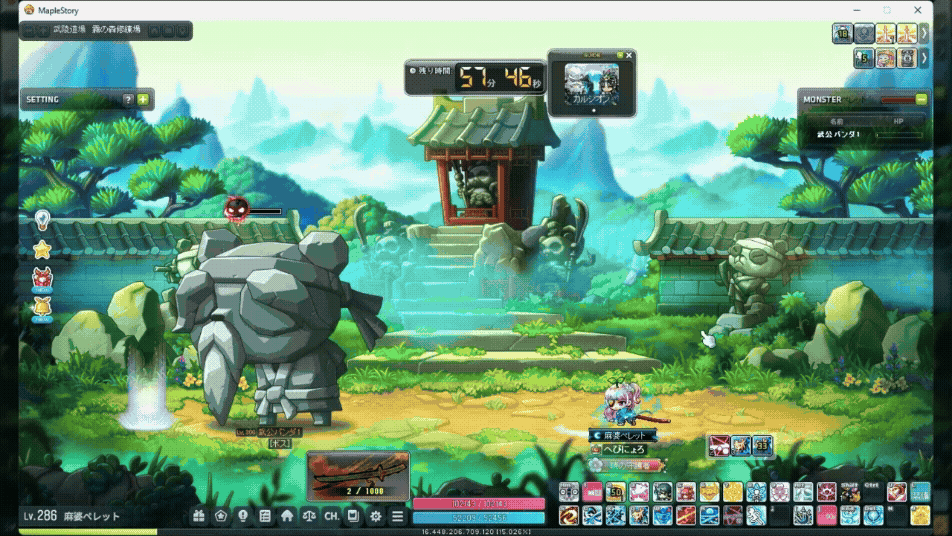Open the CH. channel change button
Screen dimensions: 952x536
coord(331,516)
